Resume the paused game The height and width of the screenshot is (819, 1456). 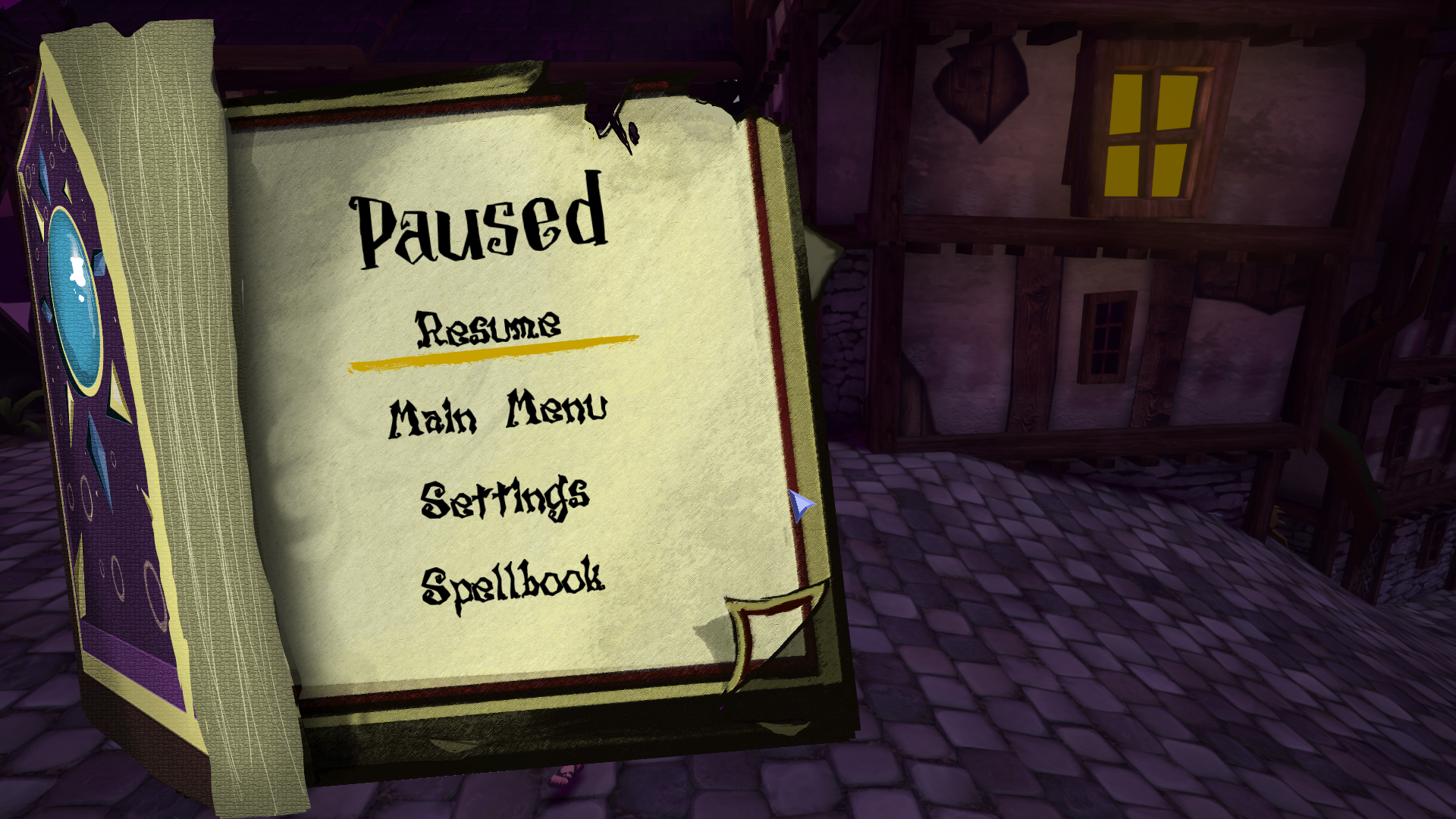[x=489, y=330]
